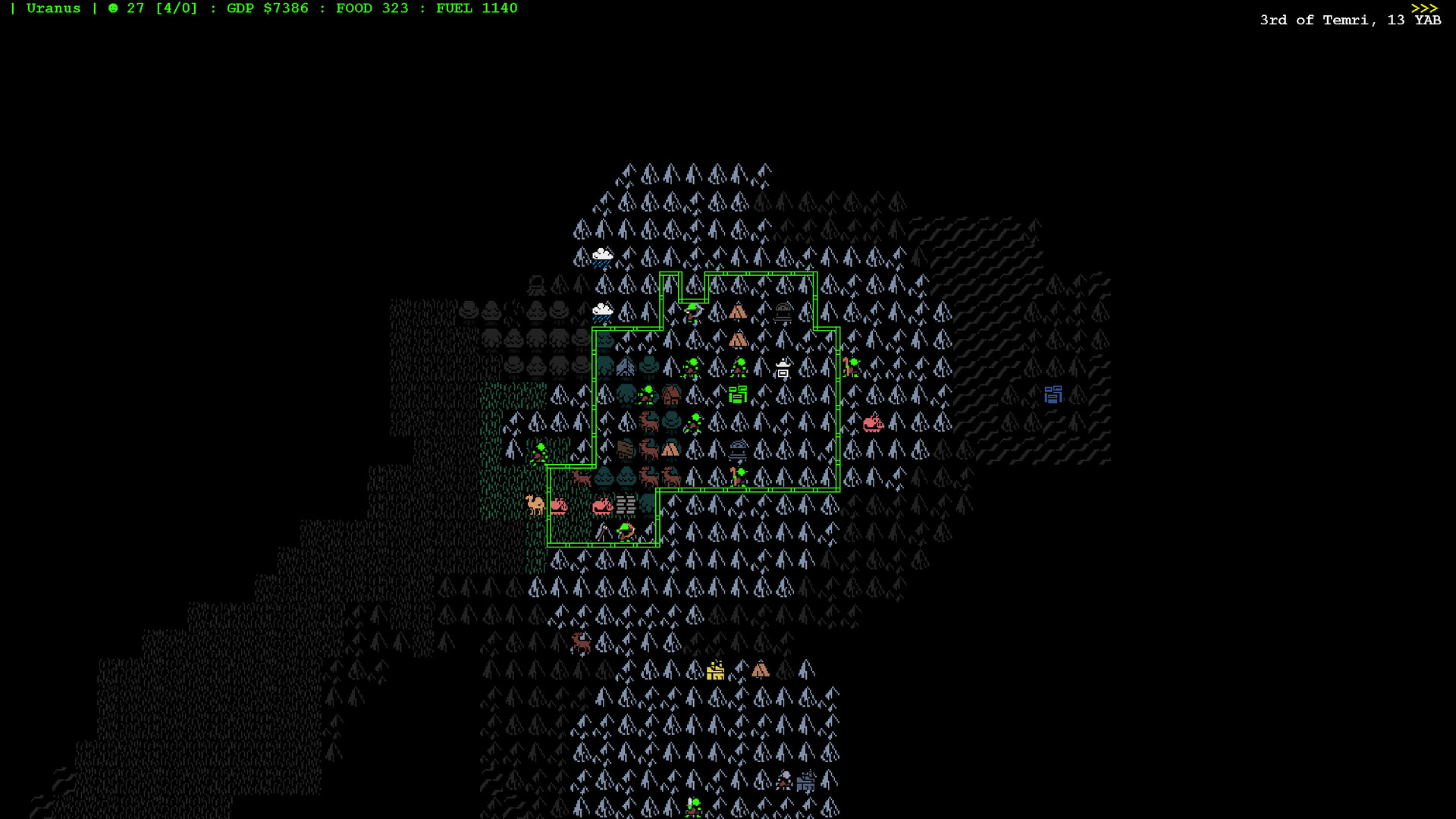Click the green cabinet construction marker
The height and width of the screenshot is (819, 1456).
tap(738, 394)
